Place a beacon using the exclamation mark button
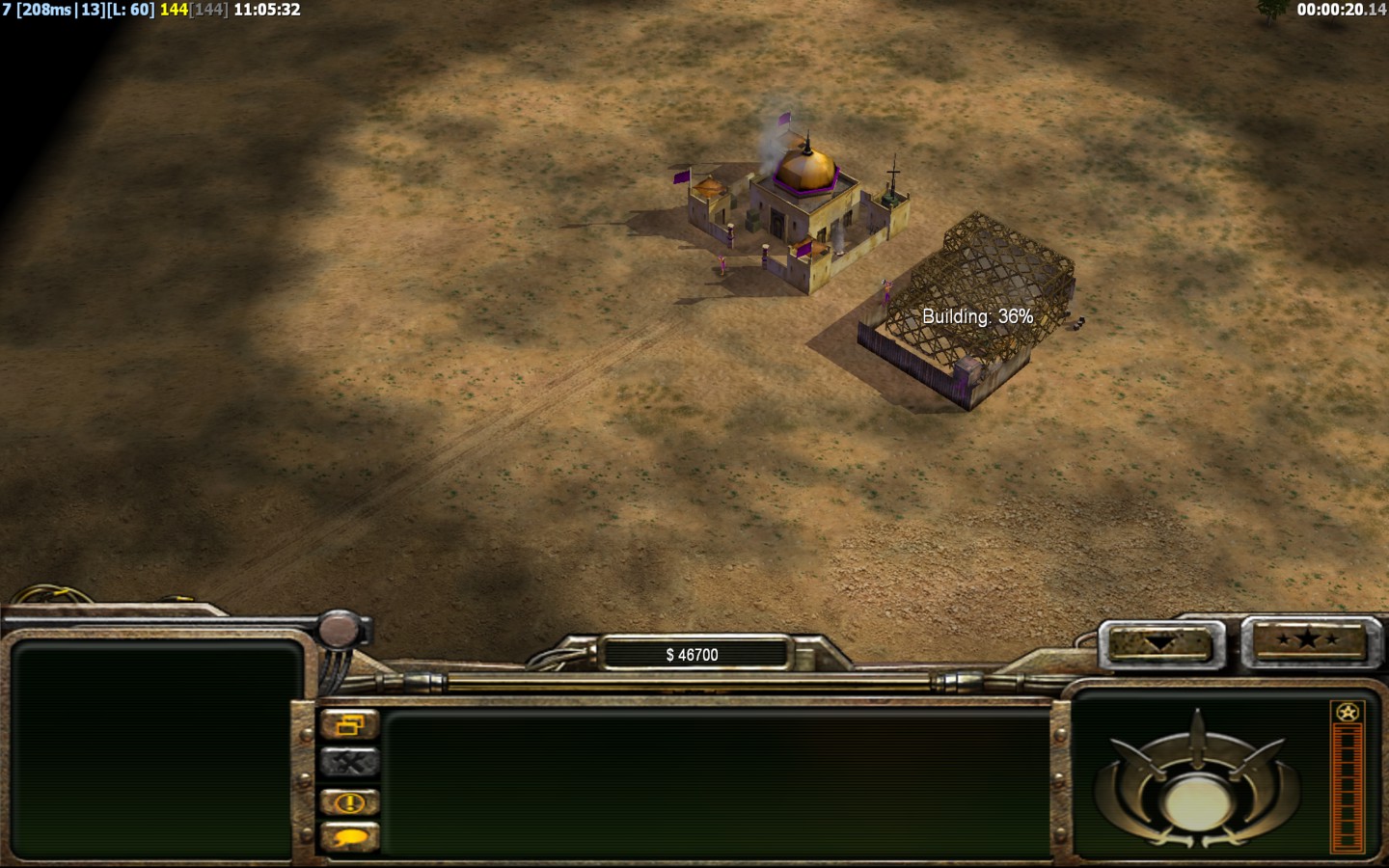The height and width of the screenshot is (868, 1389). click(x=349, y=801)
